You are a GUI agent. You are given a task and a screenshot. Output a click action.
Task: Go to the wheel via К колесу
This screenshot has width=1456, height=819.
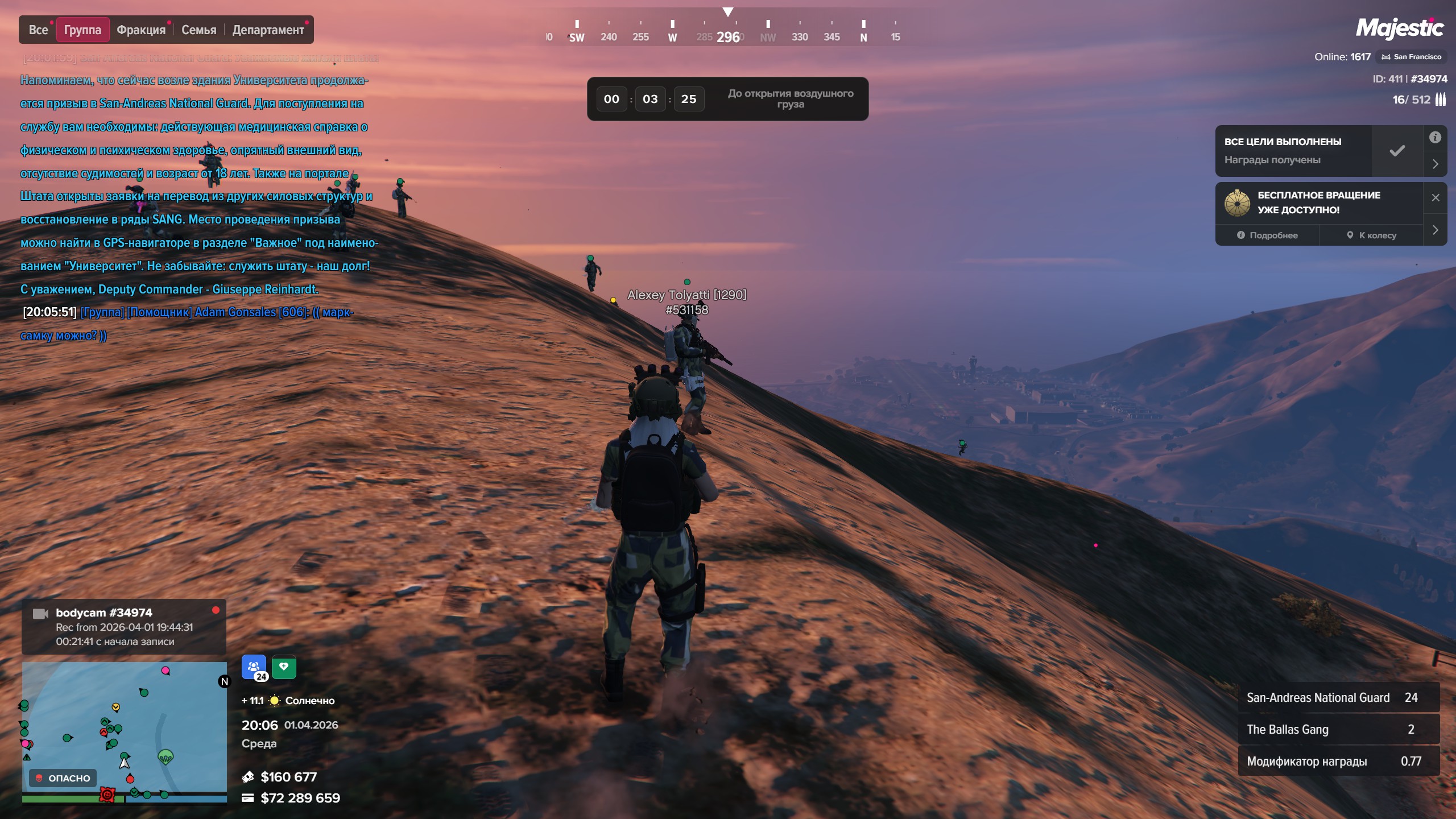coord(1371,235)
